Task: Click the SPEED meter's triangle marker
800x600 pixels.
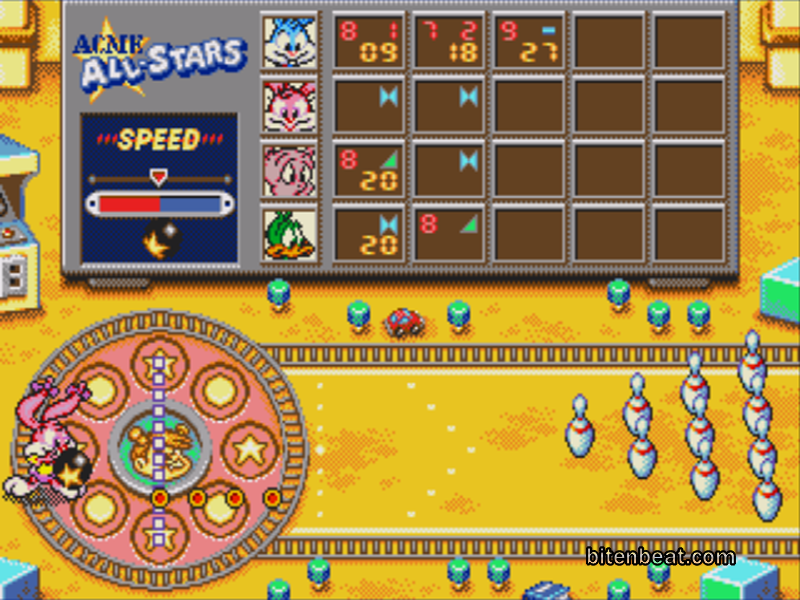Action: pos(158,177)
